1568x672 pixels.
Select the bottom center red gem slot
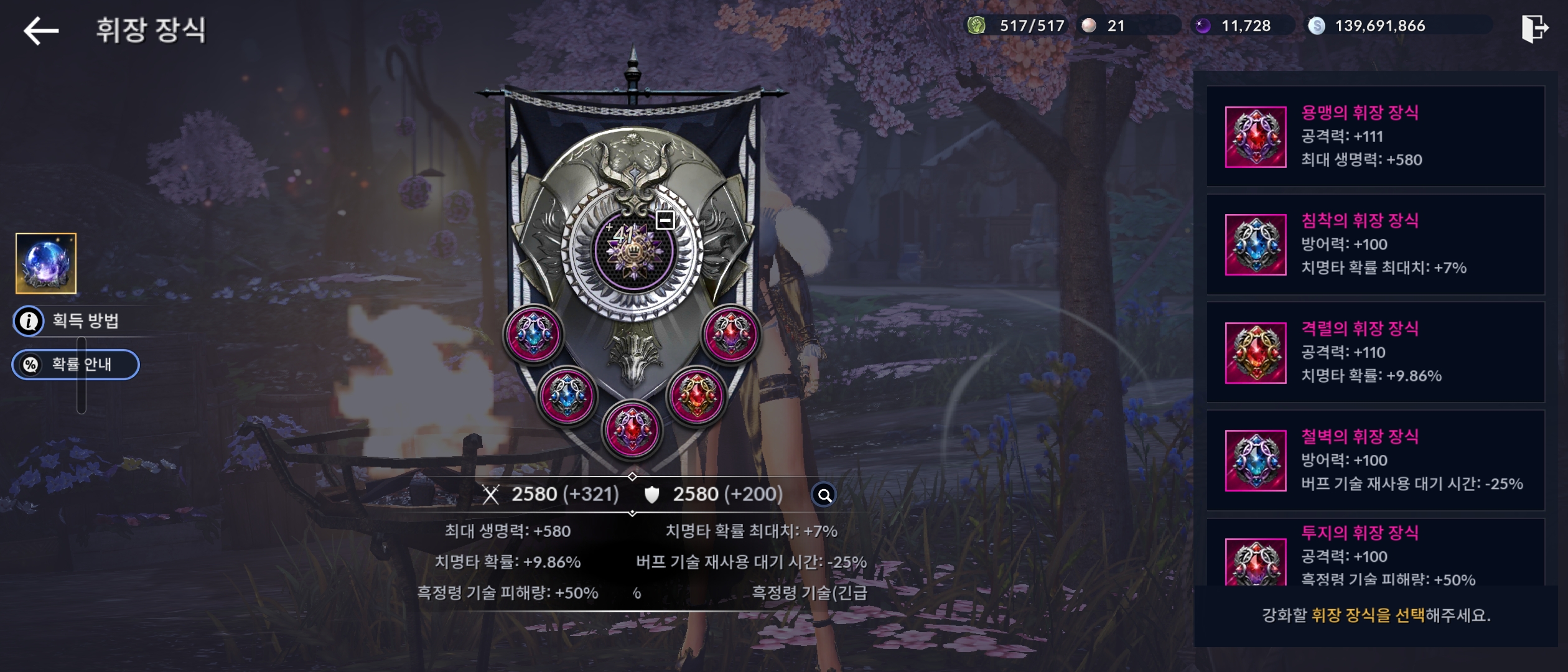point(632,430)
